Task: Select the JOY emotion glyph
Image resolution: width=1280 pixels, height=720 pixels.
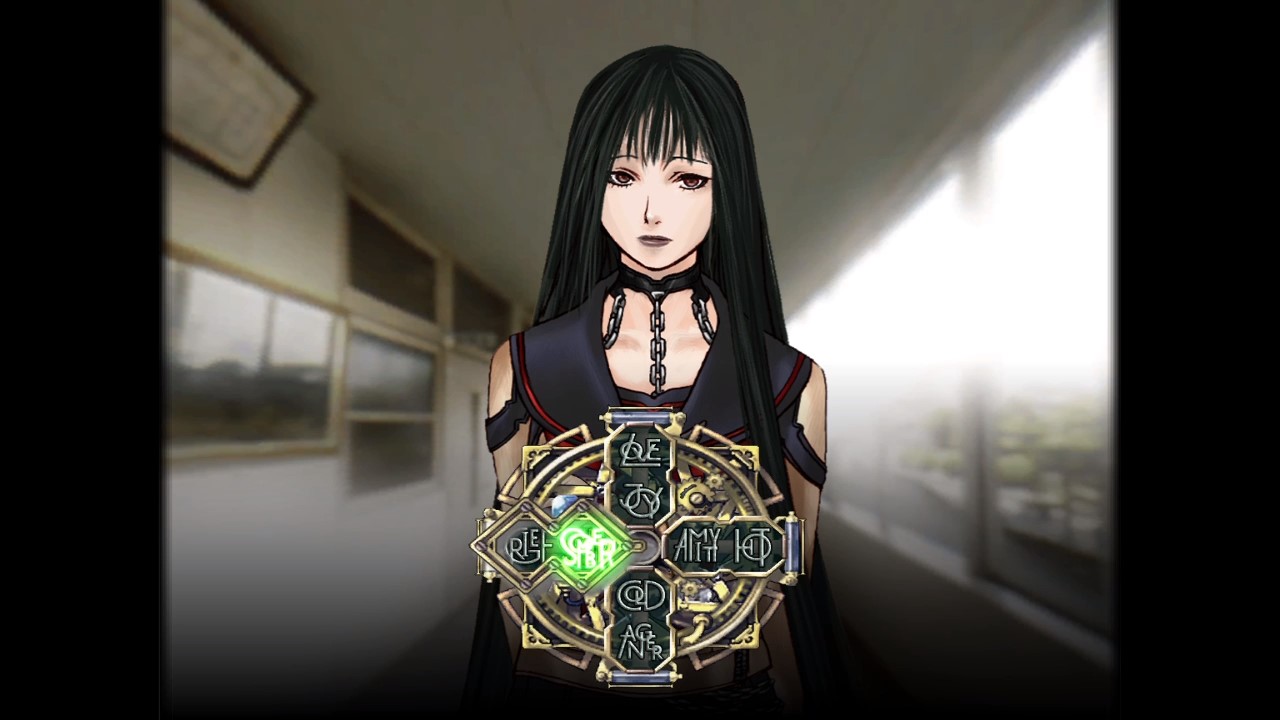Action: [643, 496]
